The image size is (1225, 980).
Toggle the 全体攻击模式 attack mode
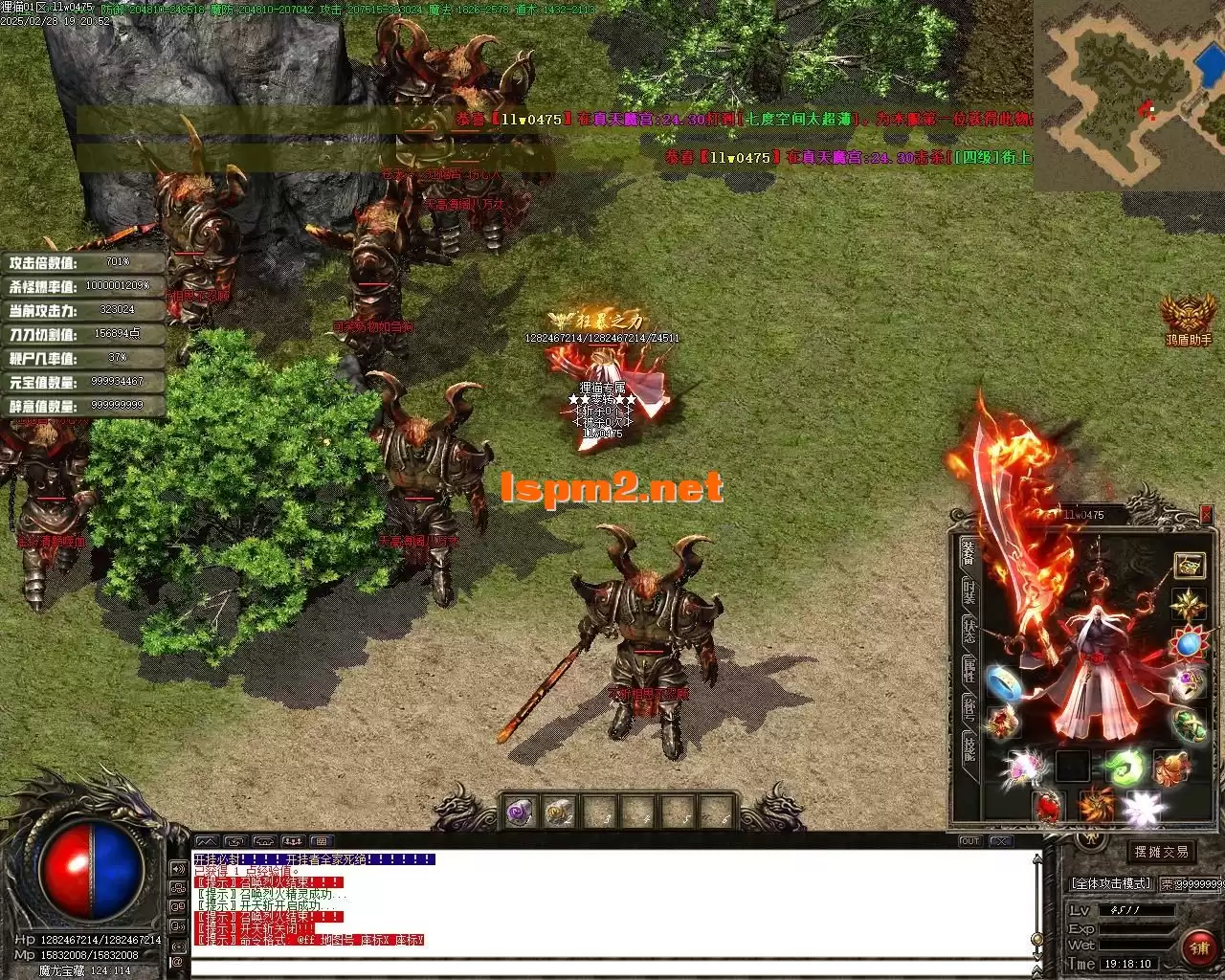1110,883
